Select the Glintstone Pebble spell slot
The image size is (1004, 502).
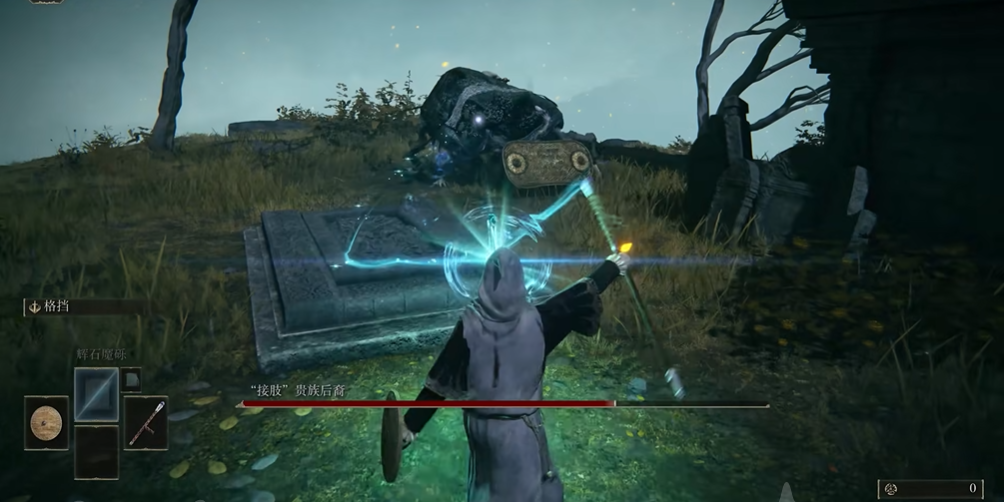point(96,393)
